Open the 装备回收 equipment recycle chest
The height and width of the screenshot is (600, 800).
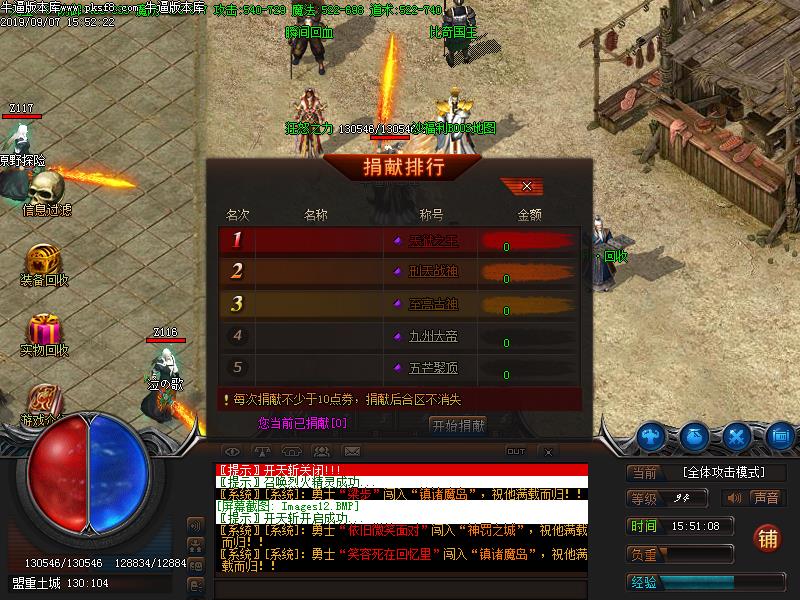click(x=44, y=260)
